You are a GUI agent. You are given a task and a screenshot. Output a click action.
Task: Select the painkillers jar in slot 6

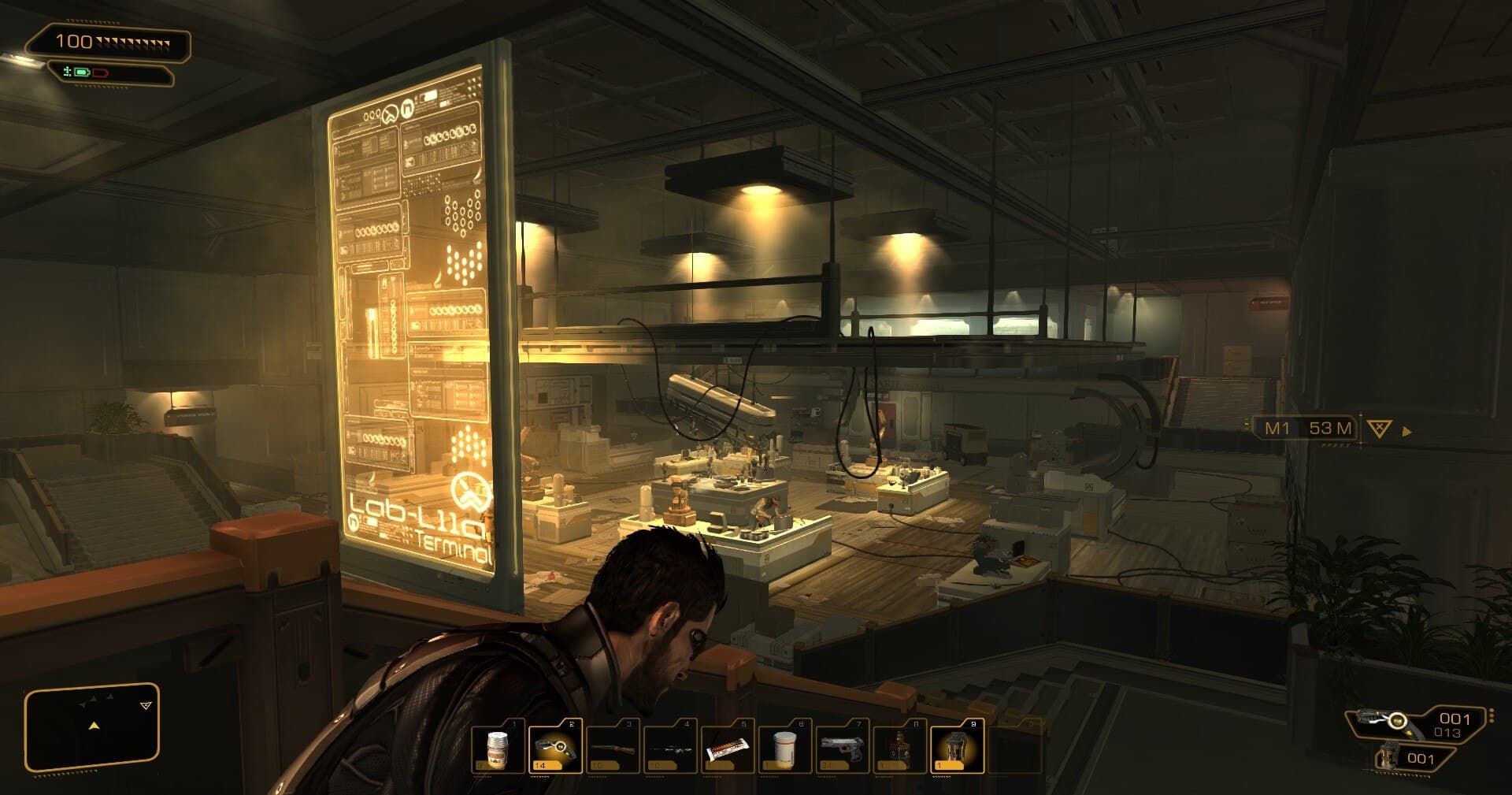coord(784,747)
